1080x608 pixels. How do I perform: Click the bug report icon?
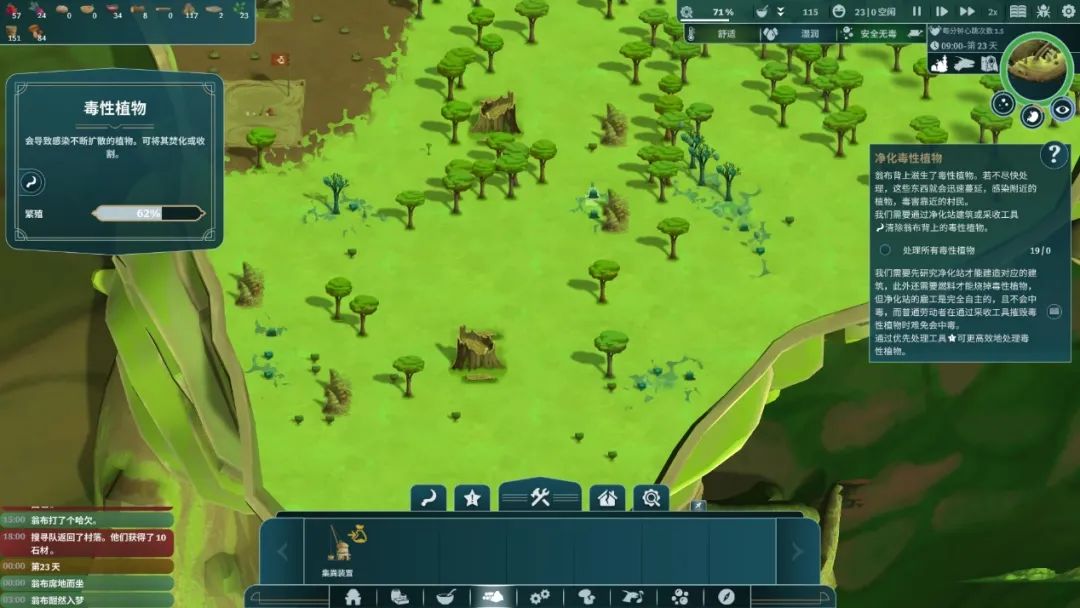point(1044,12)
